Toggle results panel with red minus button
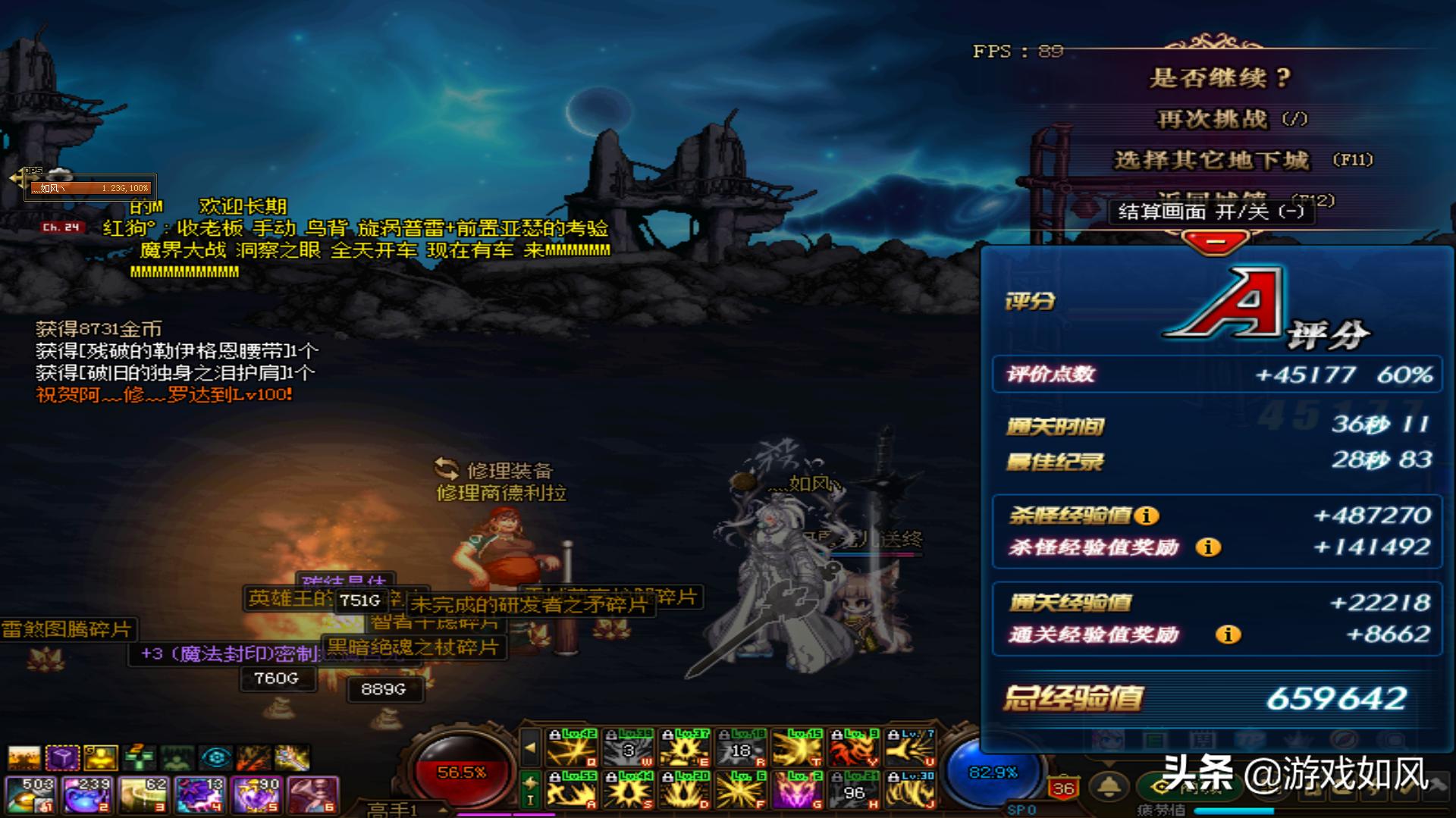The image size is (1456, 818). point(1216,243)
